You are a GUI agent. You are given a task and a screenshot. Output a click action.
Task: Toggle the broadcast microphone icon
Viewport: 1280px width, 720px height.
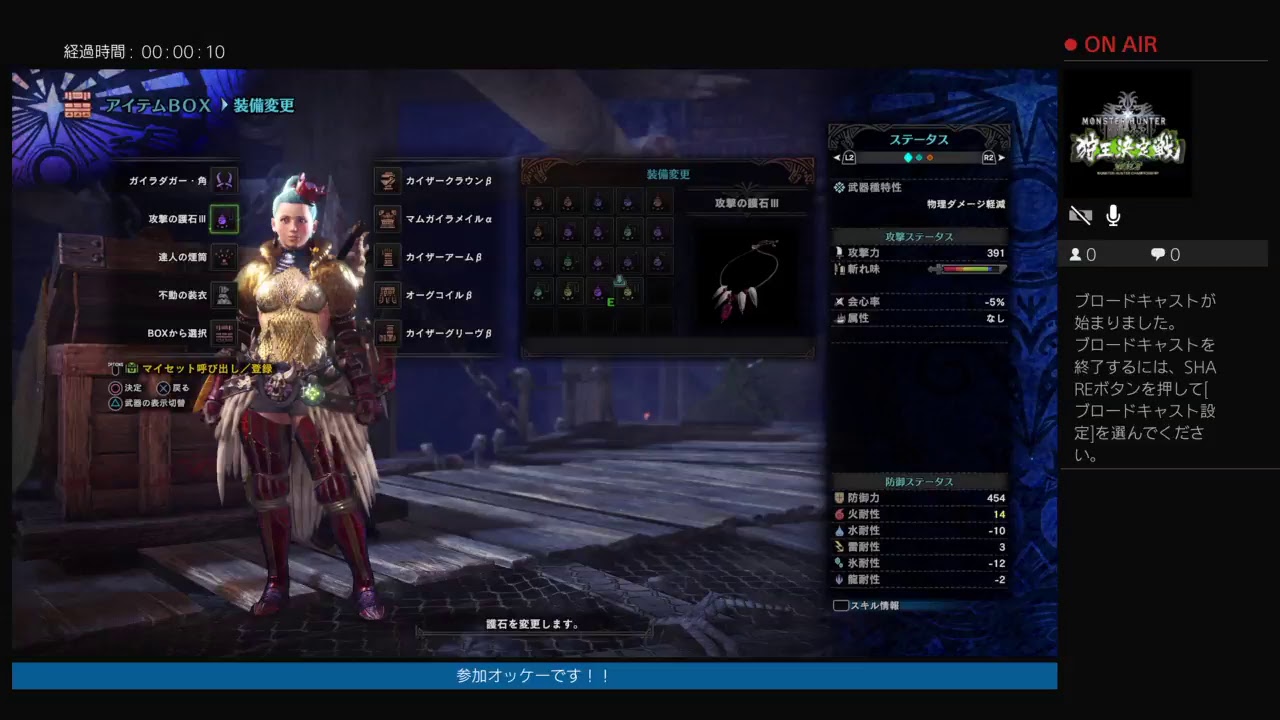(x=1113, y=215)
